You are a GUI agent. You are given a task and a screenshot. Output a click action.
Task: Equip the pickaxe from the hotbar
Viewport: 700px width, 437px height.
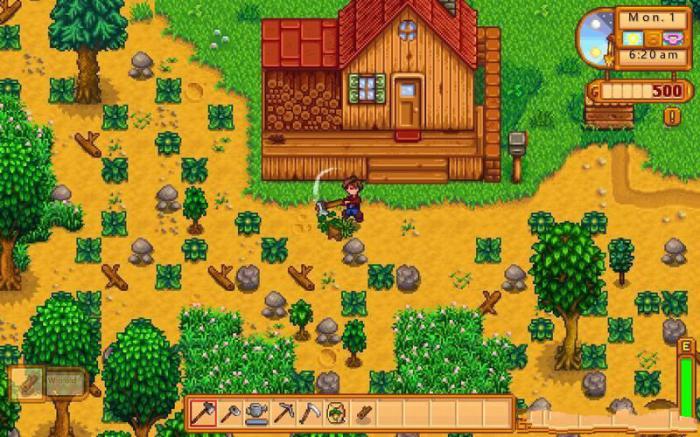point(284,412)
